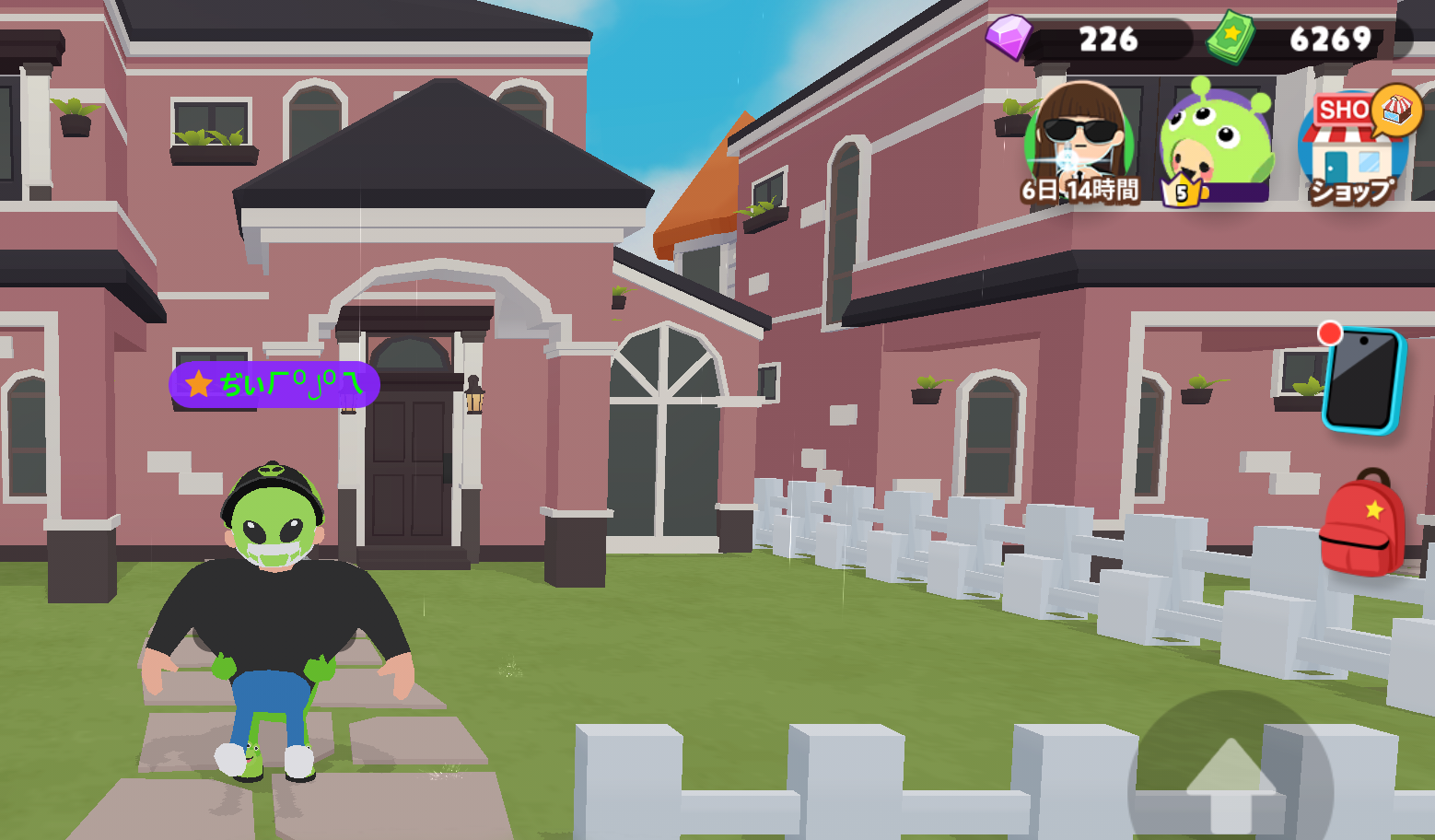Image resolution: width=1435 pixels, height=840 pixels.
Task: Tap the up-arrow jump button
Action: [x=1231, y=780]
